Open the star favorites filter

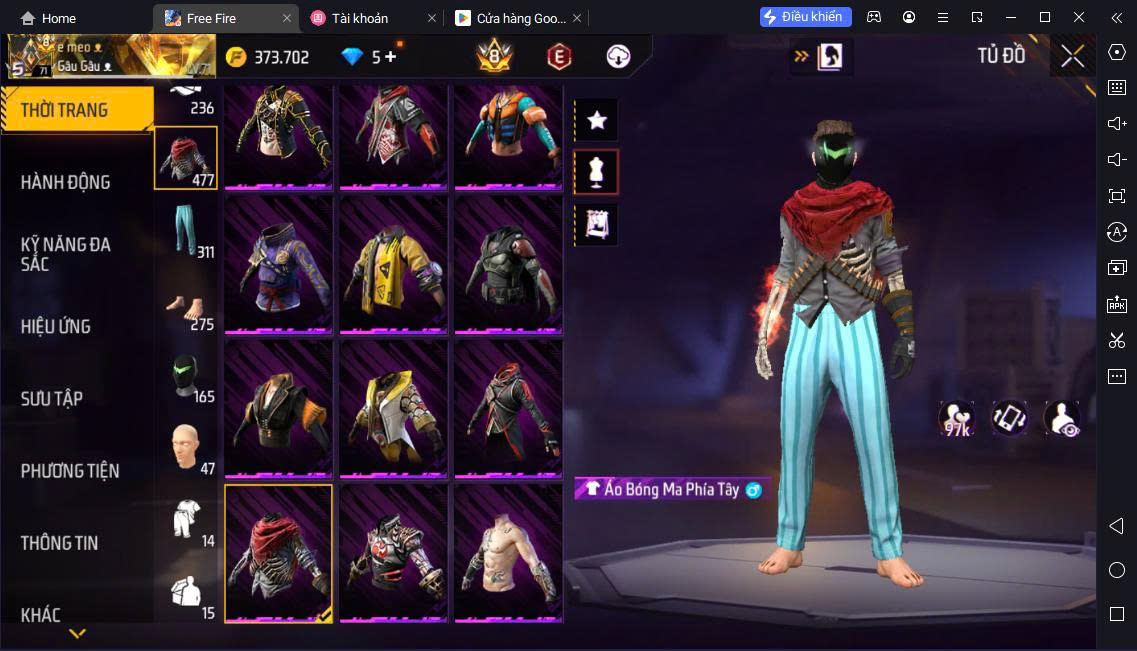click(x=597, y=121)
